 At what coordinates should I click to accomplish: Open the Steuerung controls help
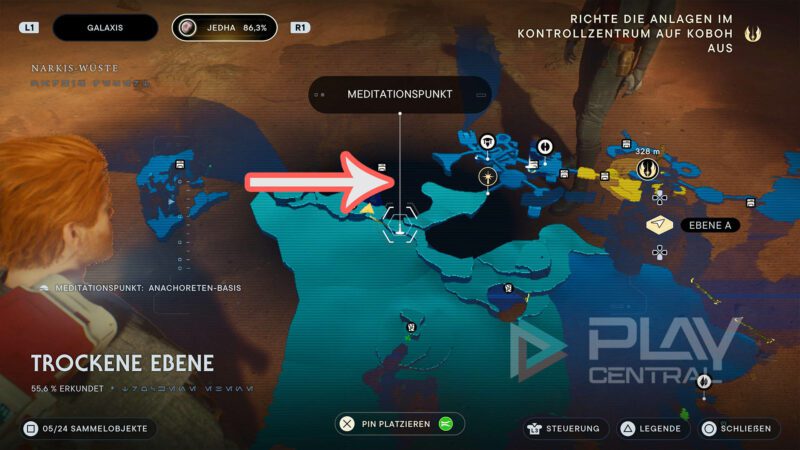563,428
